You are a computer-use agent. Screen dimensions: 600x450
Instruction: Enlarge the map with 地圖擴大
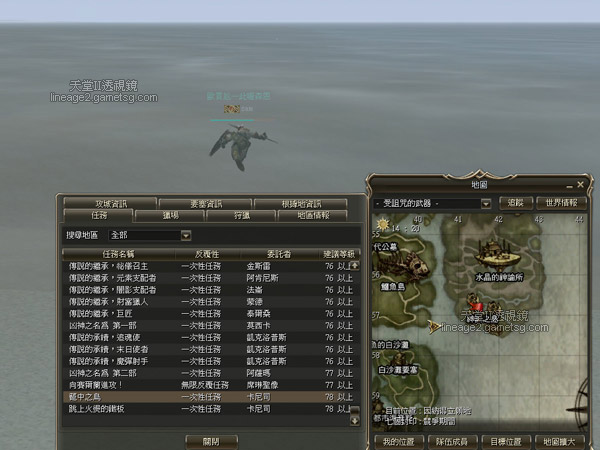point(555,440)
